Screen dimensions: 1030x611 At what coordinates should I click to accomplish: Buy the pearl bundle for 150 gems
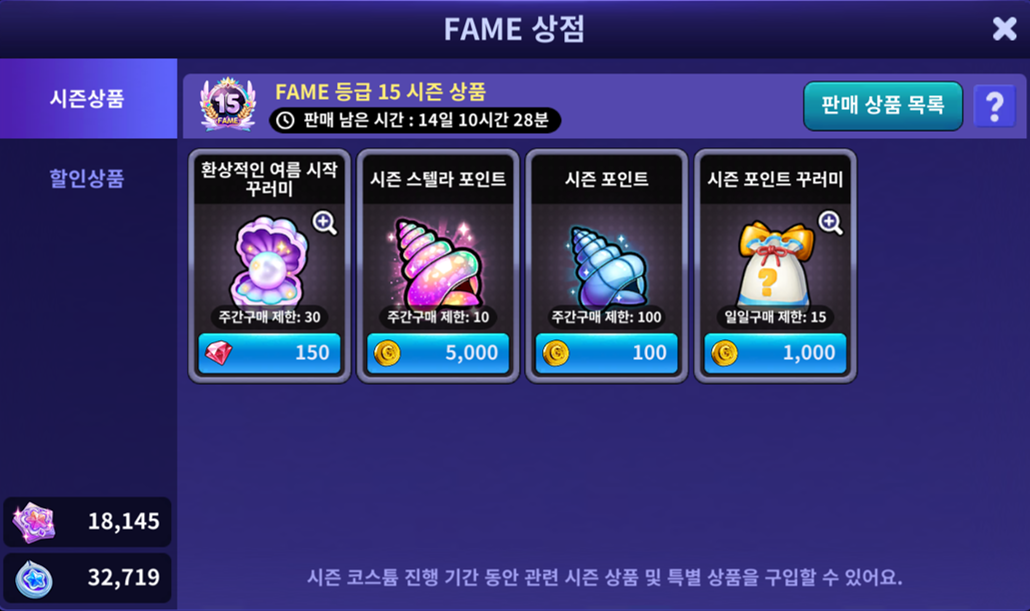click(x=269, y=353)
